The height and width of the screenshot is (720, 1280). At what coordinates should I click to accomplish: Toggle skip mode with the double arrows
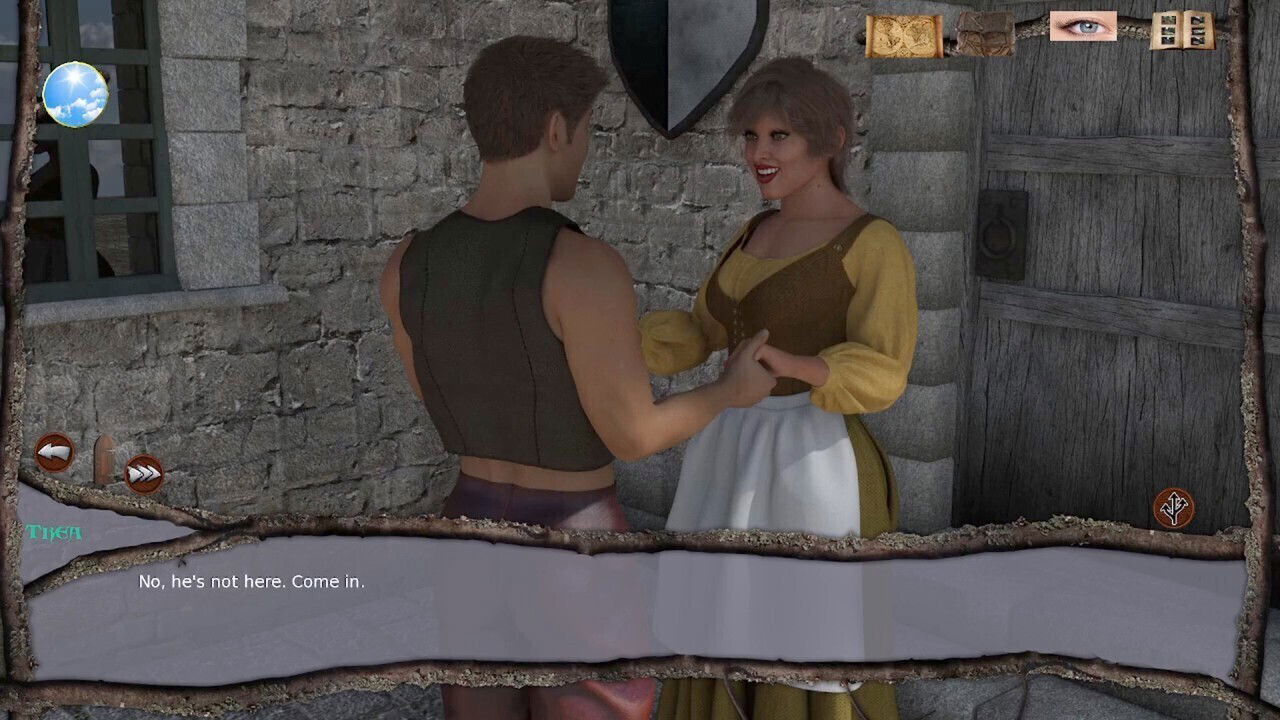[143, 473]
